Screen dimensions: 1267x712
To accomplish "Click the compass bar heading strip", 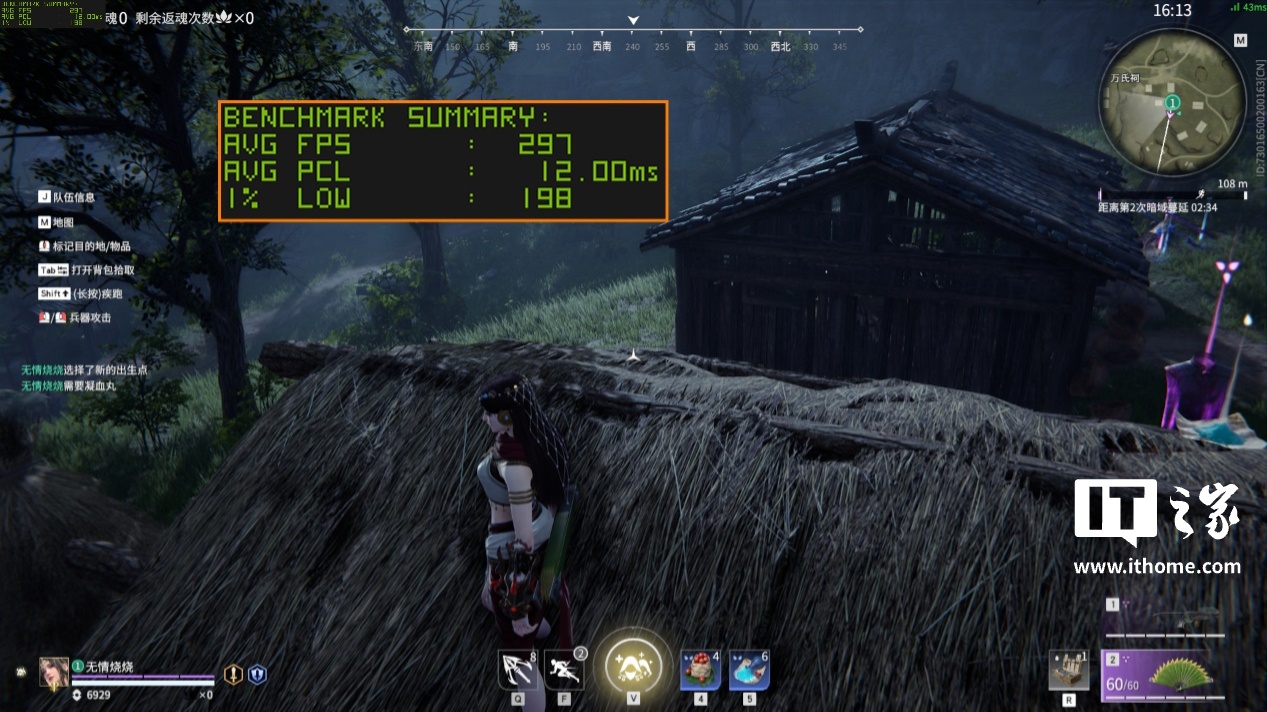I will (x=633, y=46).
